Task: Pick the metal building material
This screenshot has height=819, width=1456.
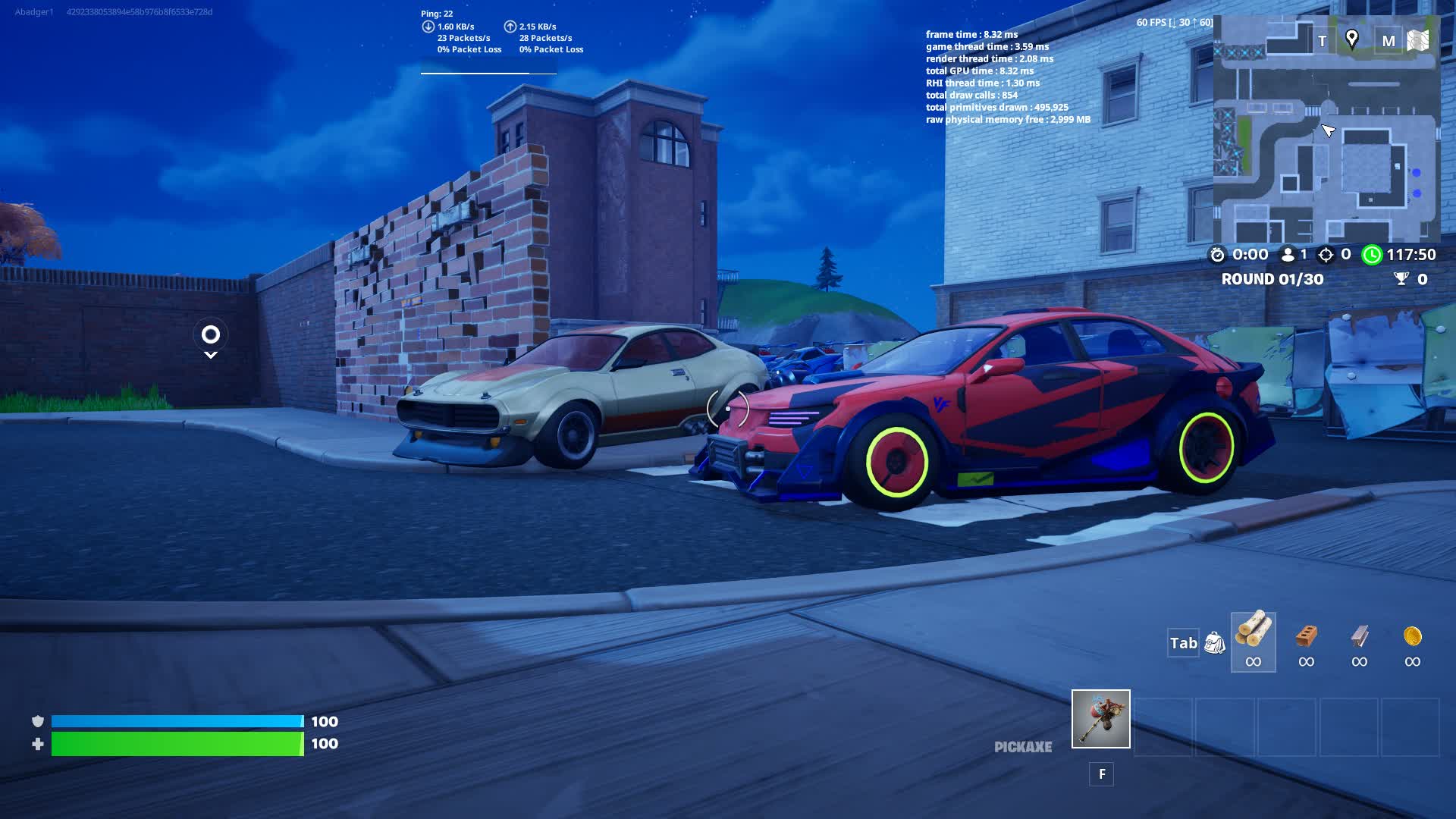Action: click(x=1359, y=637)
